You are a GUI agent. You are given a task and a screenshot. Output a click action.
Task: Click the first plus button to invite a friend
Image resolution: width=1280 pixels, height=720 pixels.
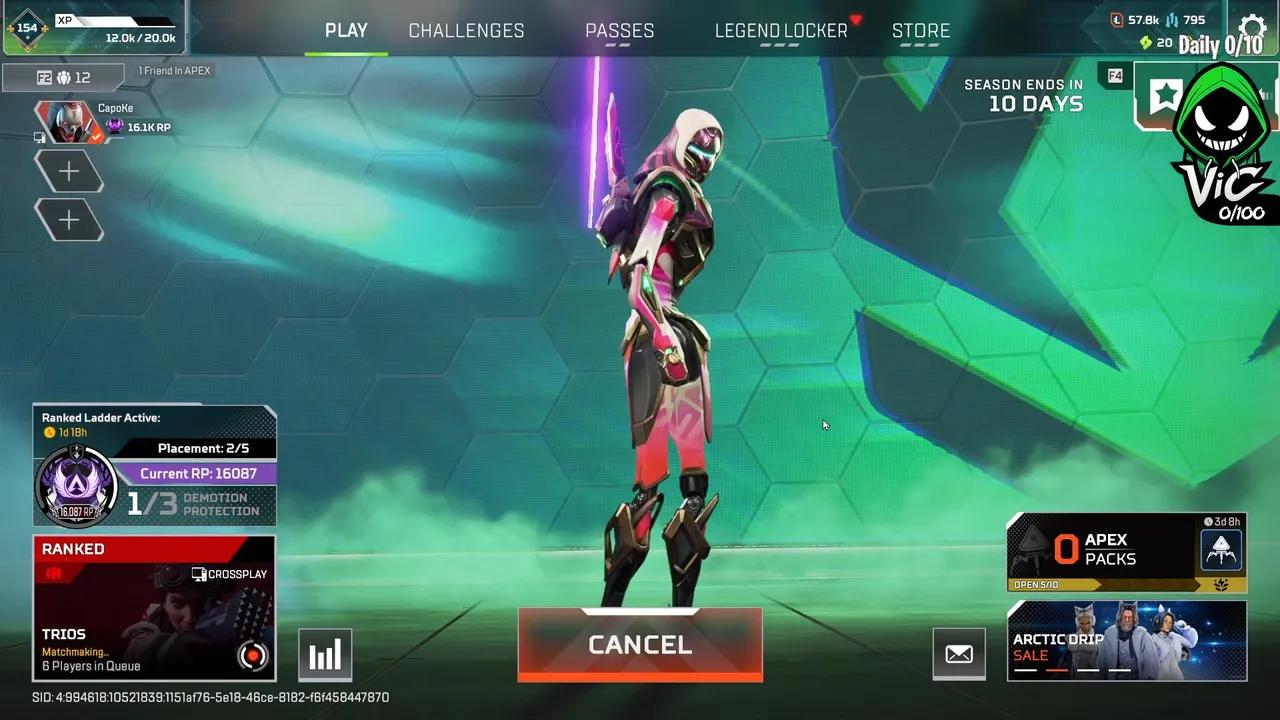(x=69, y=170)
